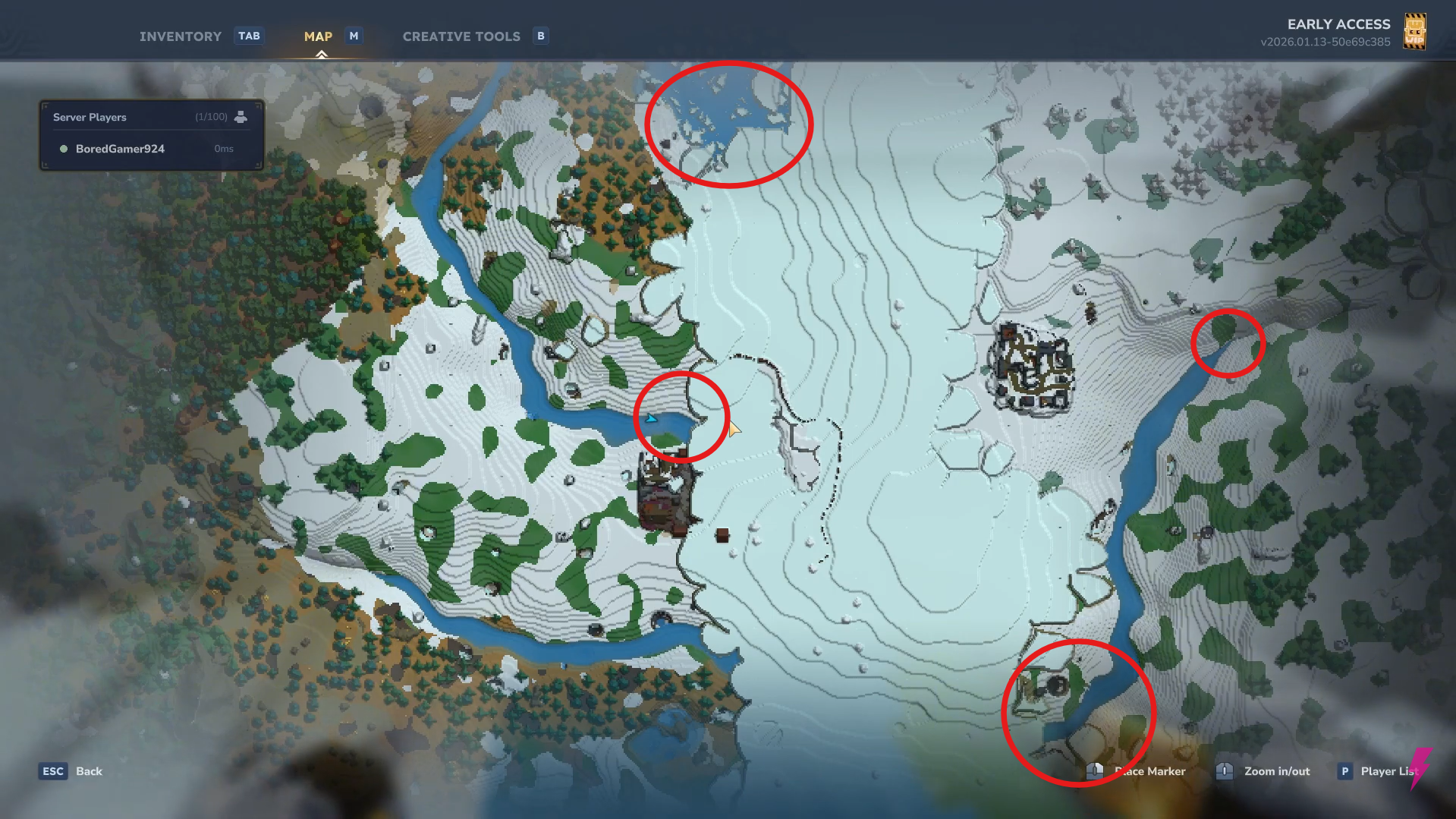Click BoredGamer924's 0ms ping value
This screenshot has height=819, width=1456.
(x=223, y=149)
